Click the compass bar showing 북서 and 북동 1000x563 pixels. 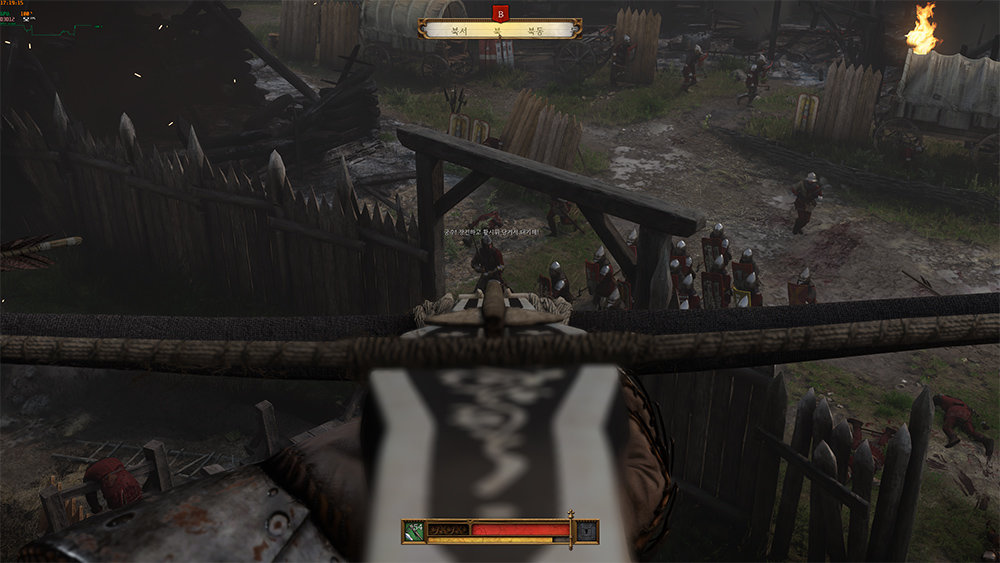point(500,30)
